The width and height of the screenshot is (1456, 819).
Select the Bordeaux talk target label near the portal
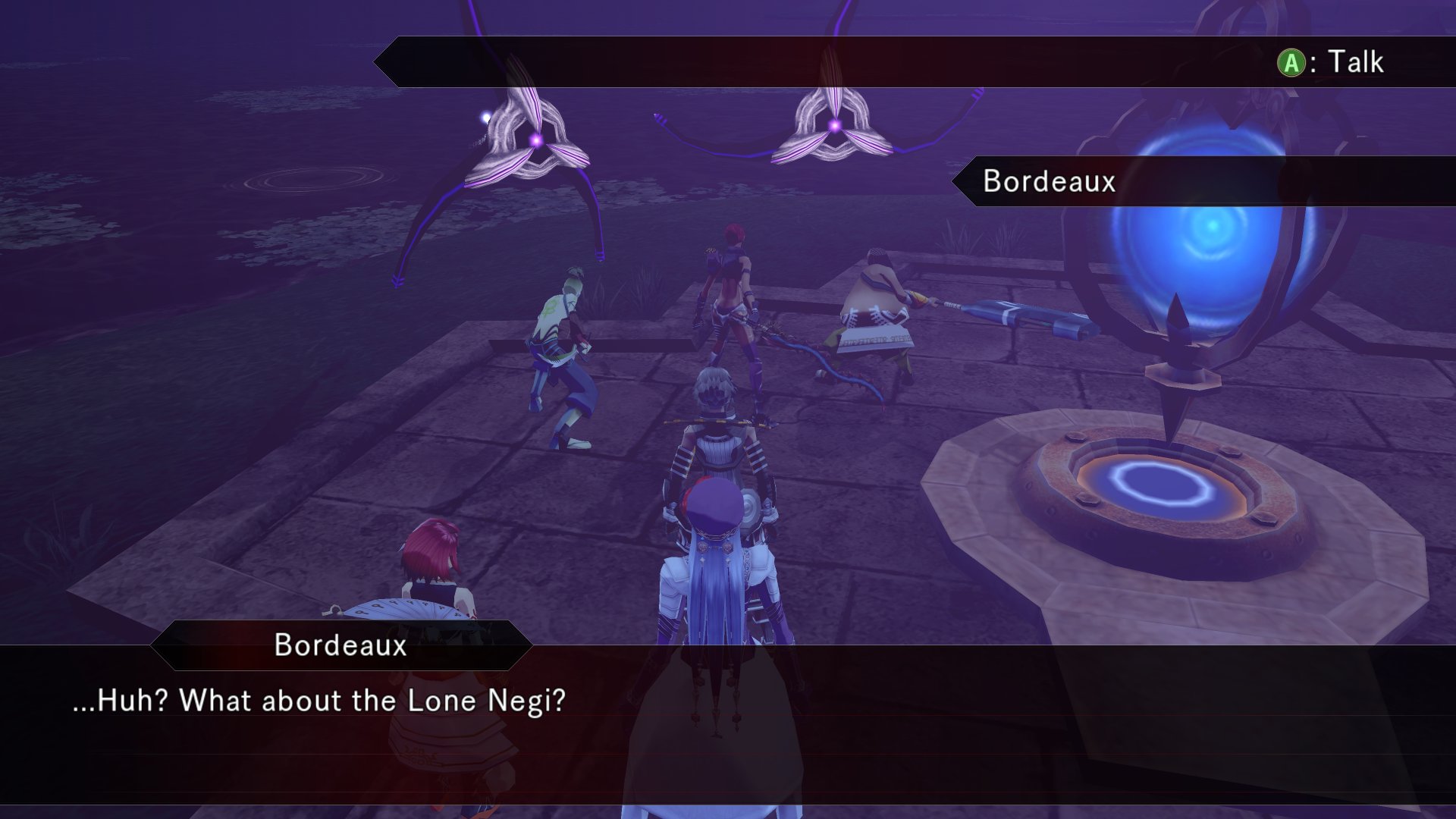1050,181
